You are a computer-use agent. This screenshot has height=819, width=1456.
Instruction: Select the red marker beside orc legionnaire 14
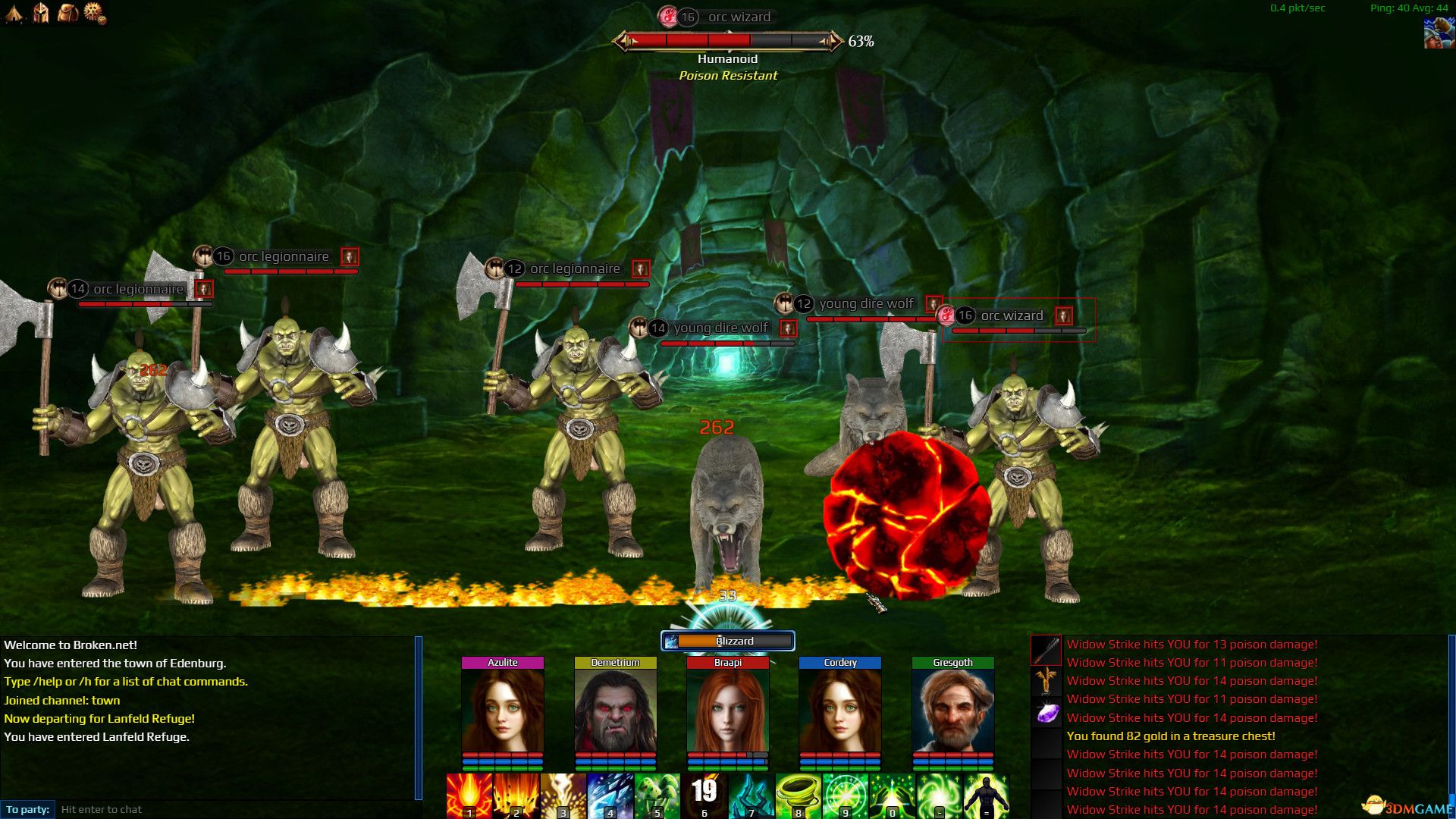[x=202, y=289]
